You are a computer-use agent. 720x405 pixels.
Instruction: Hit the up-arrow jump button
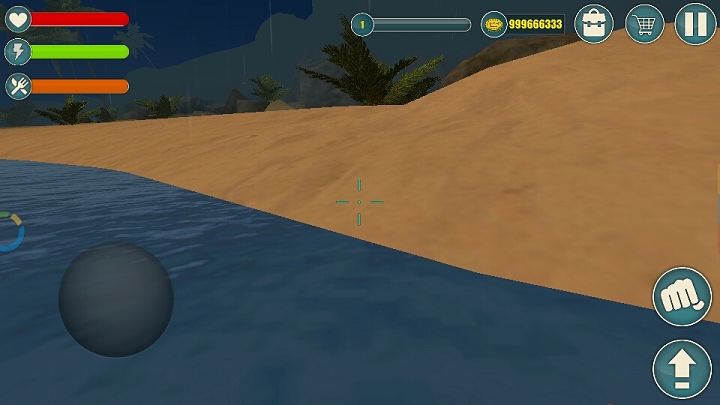click(681, 369)
